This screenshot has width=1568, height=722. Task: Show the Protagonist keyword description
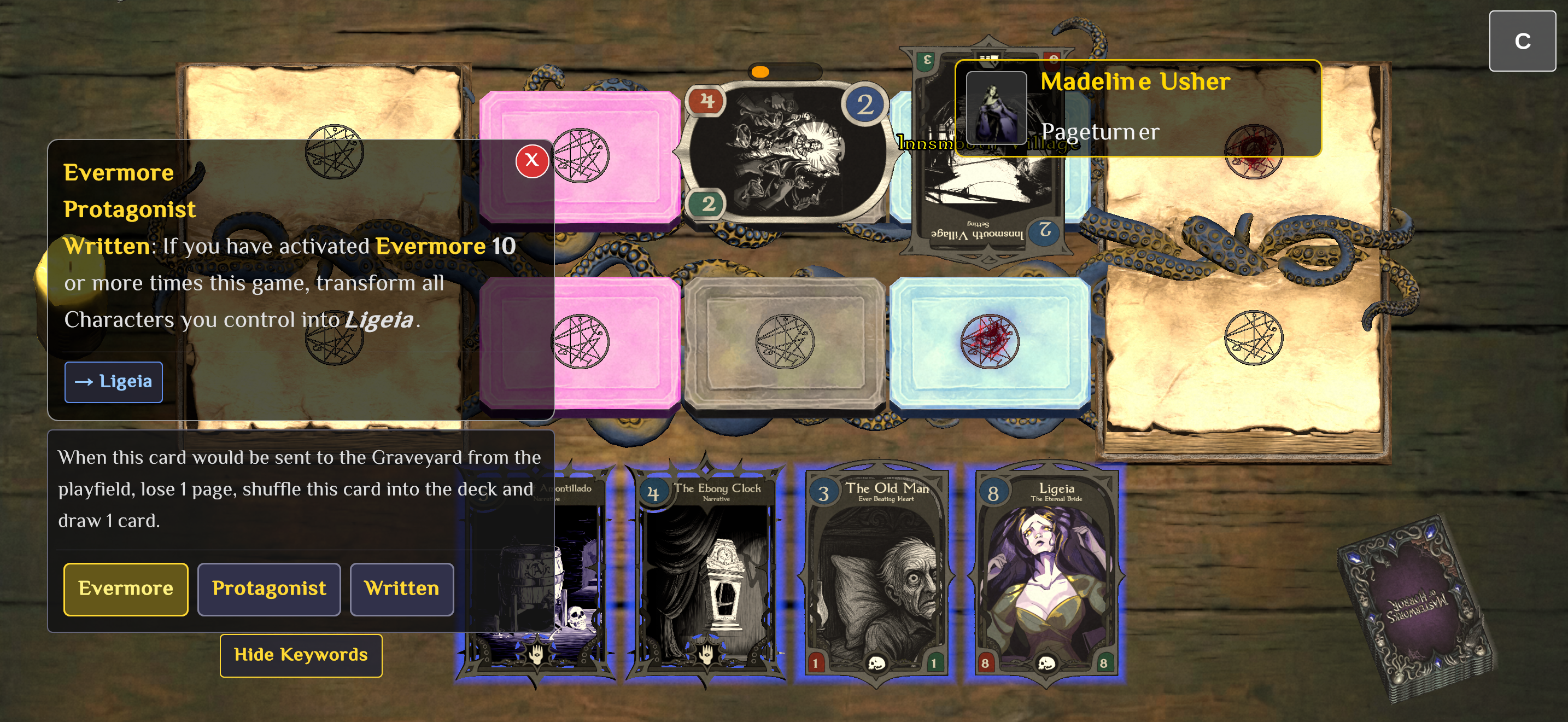pyautogui.click(x=268, y=589)
